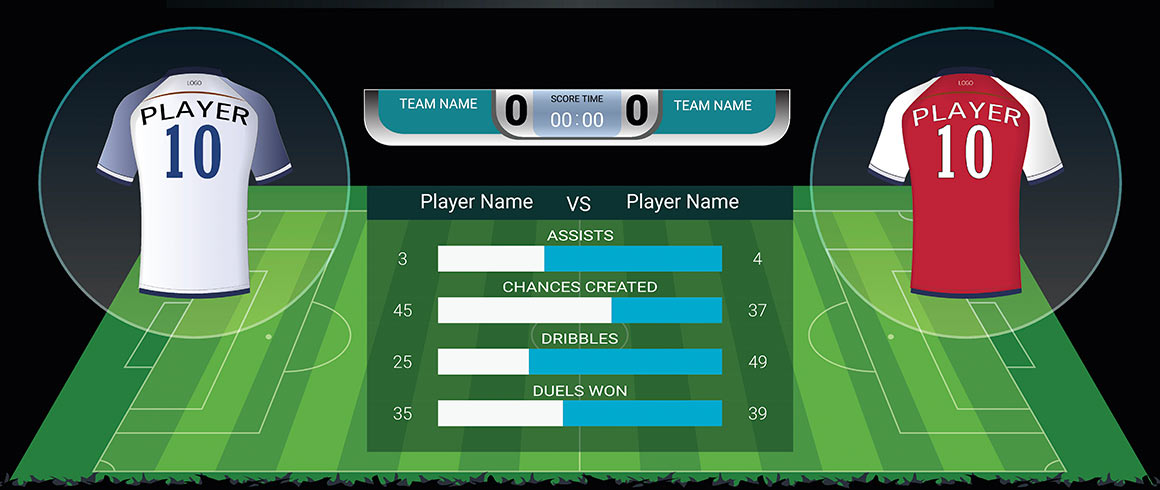
Task: Select the white number 10 jersey
Action: click(194, 185)
